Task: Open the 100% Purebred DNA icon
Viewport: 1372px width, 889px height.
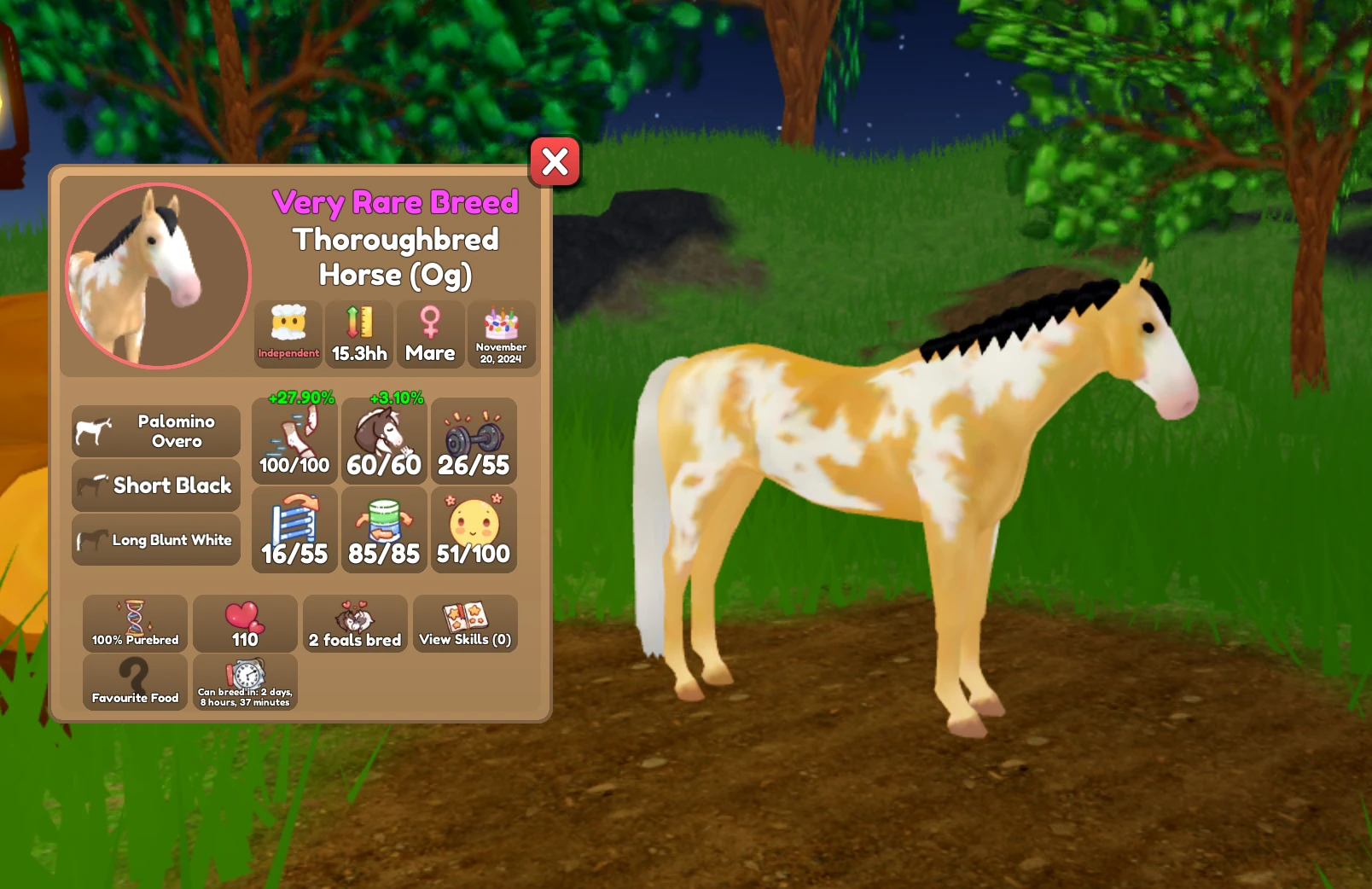Action: [x=134, y=624]
